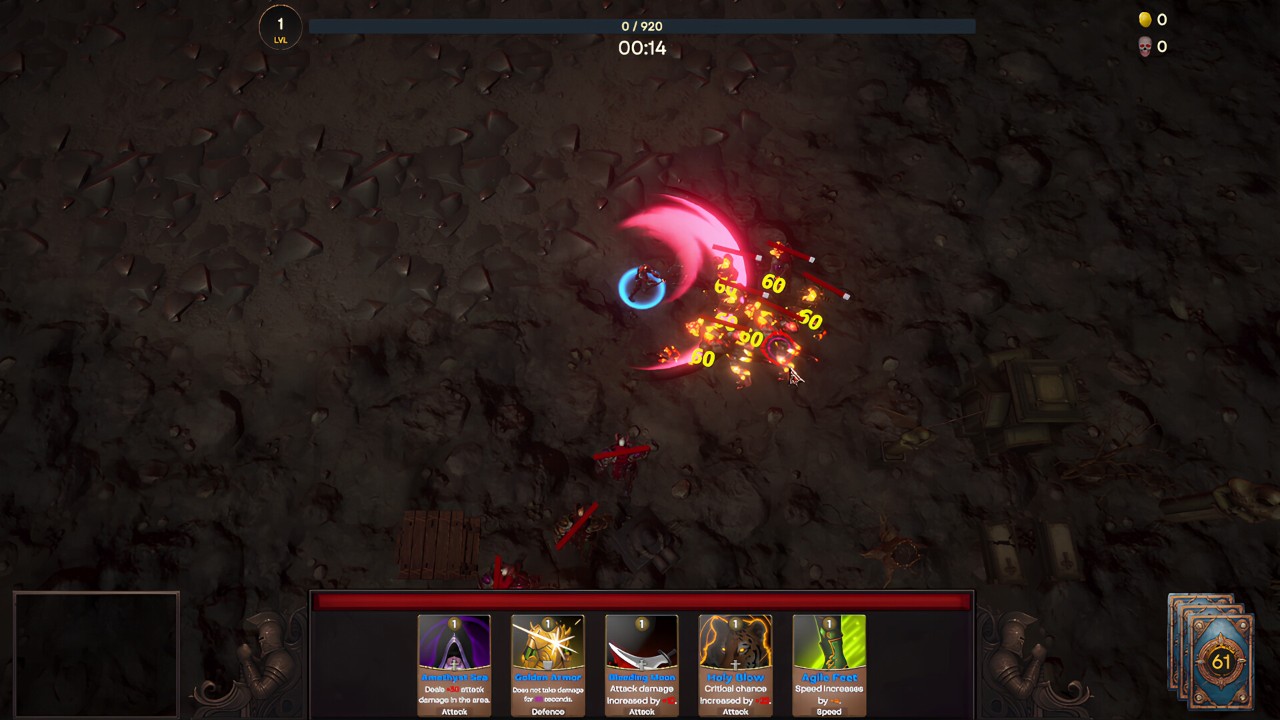Screen dimensions: 1280x720
Task: Choose the Holy Blow critical chance card
Action: 735,665
